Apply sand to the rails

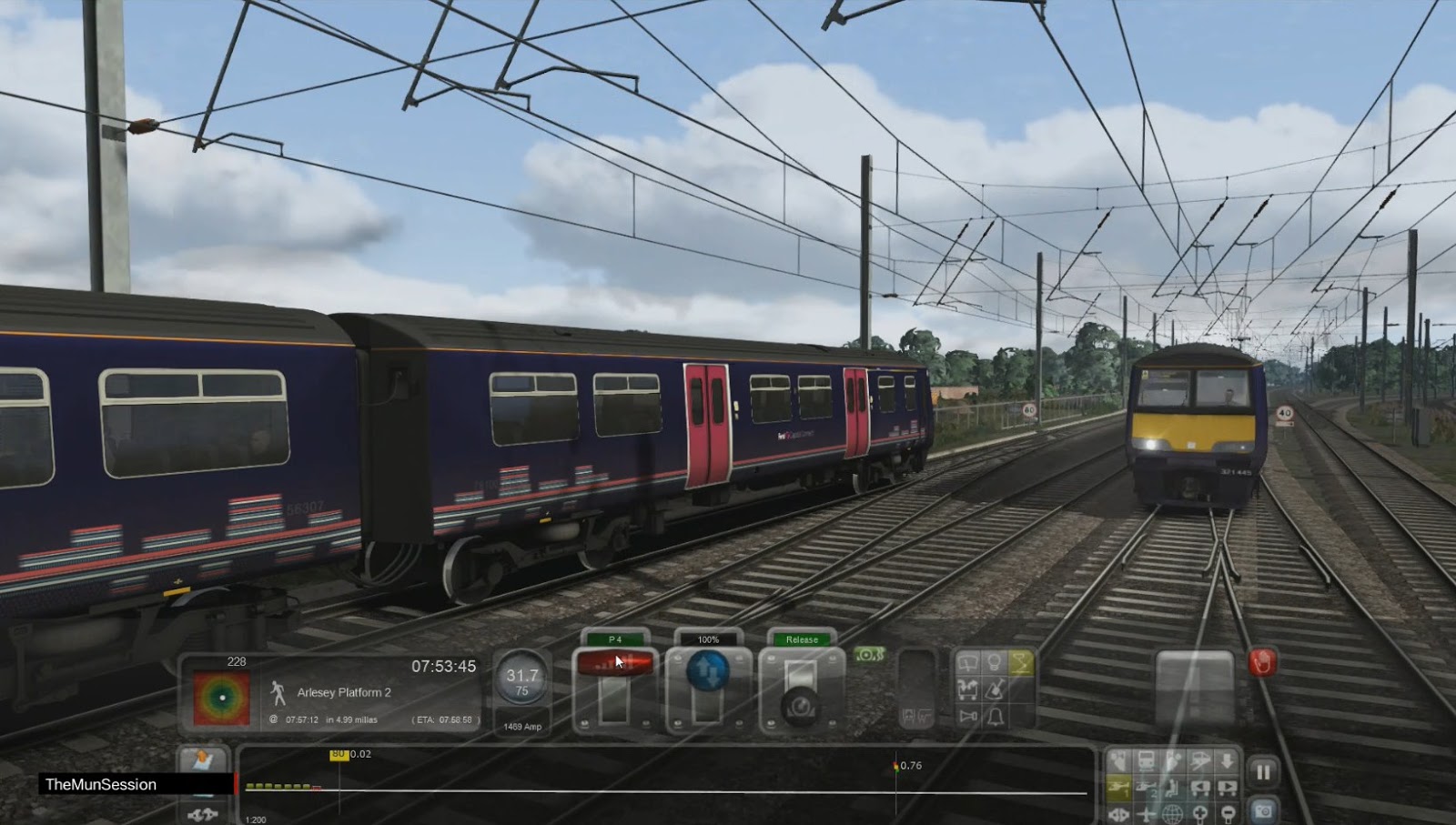click(995, 689)
